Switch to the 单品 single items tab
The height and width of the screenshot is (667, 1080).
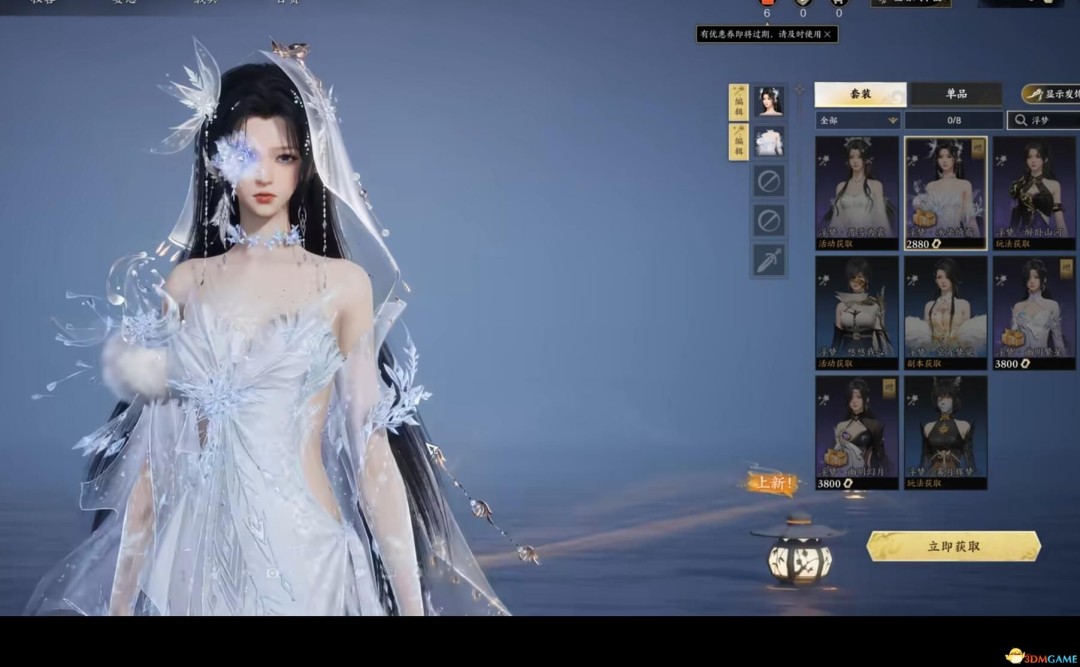pyautogui.click(x=956, y=94)
